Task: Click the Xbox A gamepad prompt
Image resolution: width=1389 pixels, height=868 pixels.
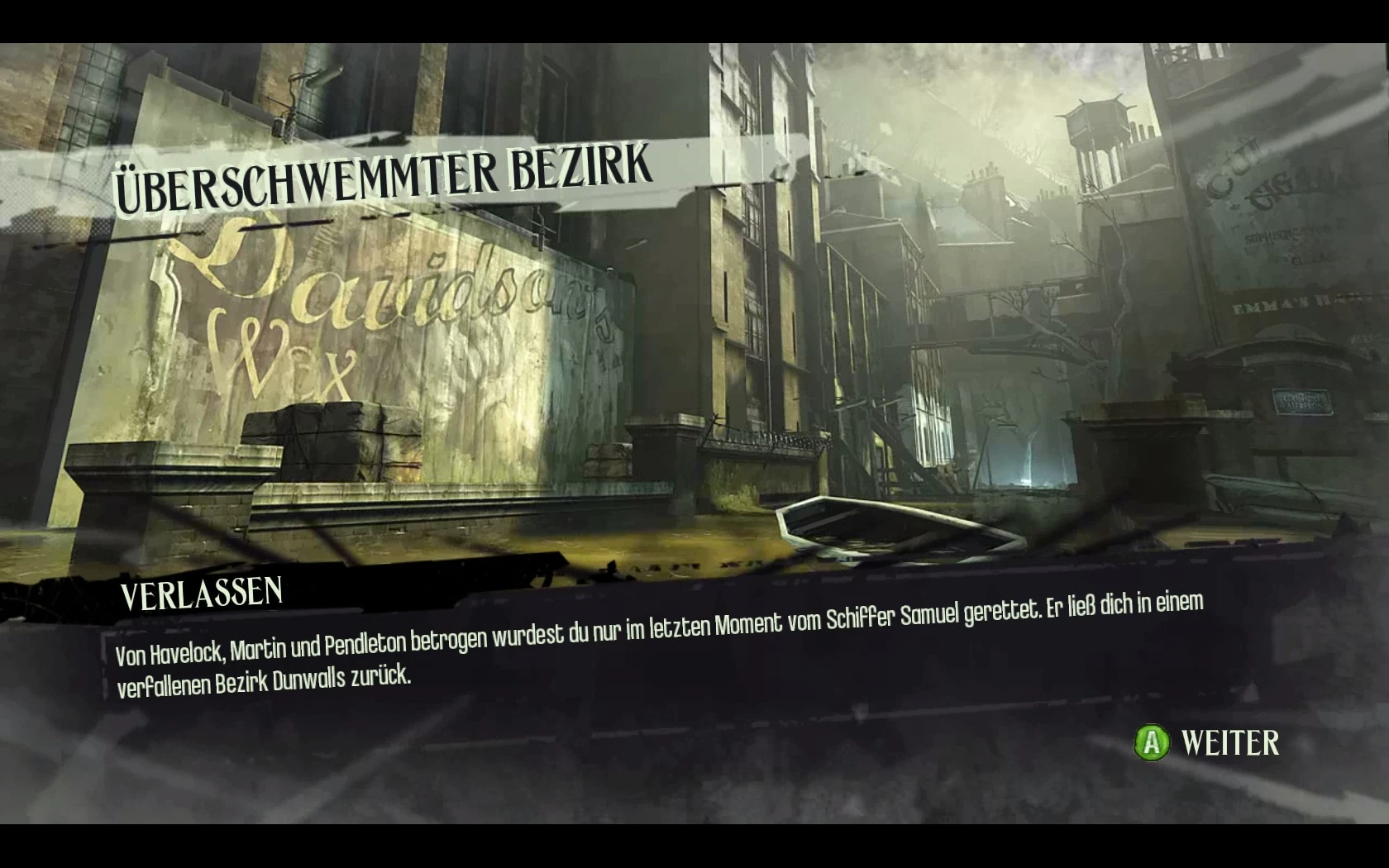Action: [1153, 743]
